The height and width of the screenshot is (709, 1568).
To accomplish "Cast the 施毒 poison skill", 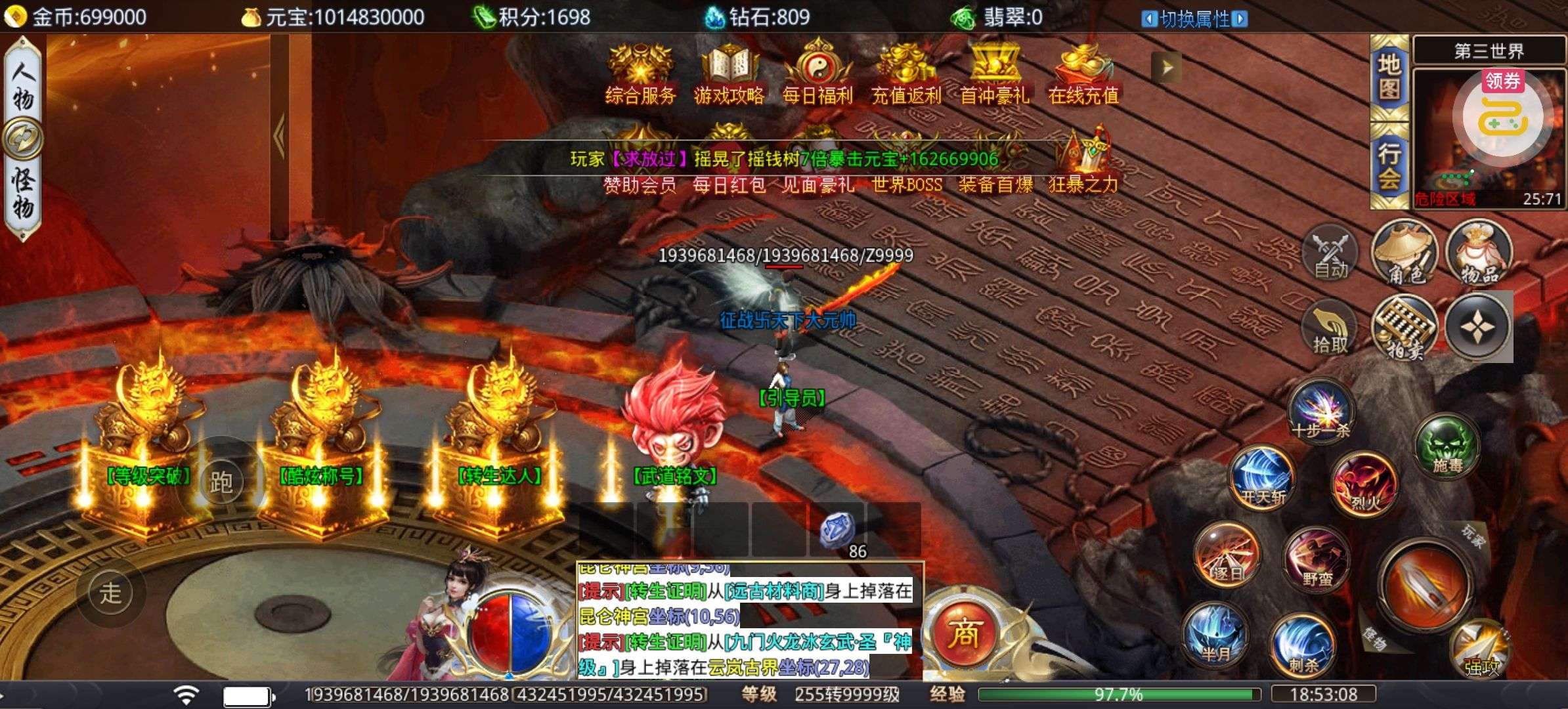I will tap(1447, 447).
